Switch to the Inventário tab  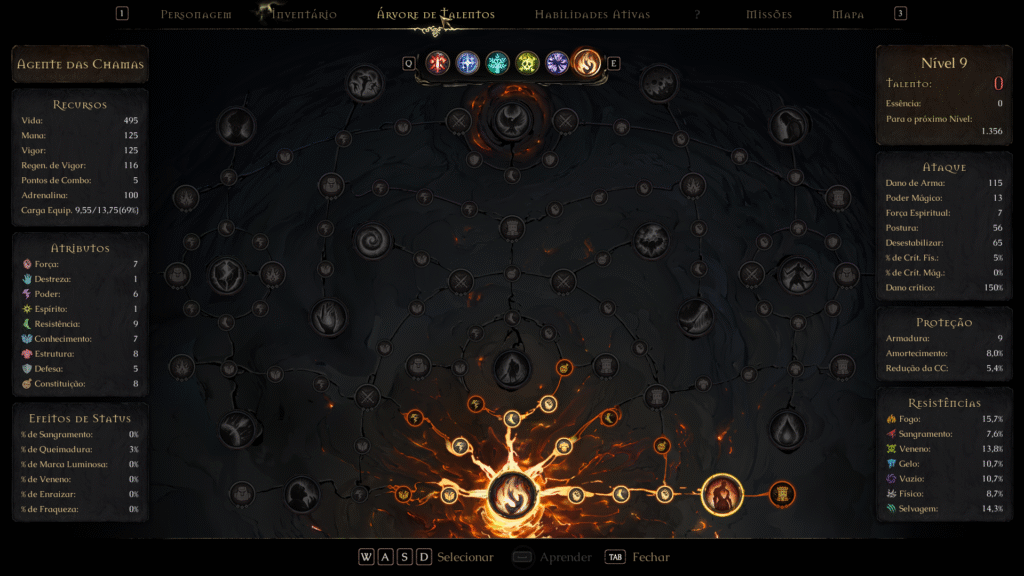[304, 15]
